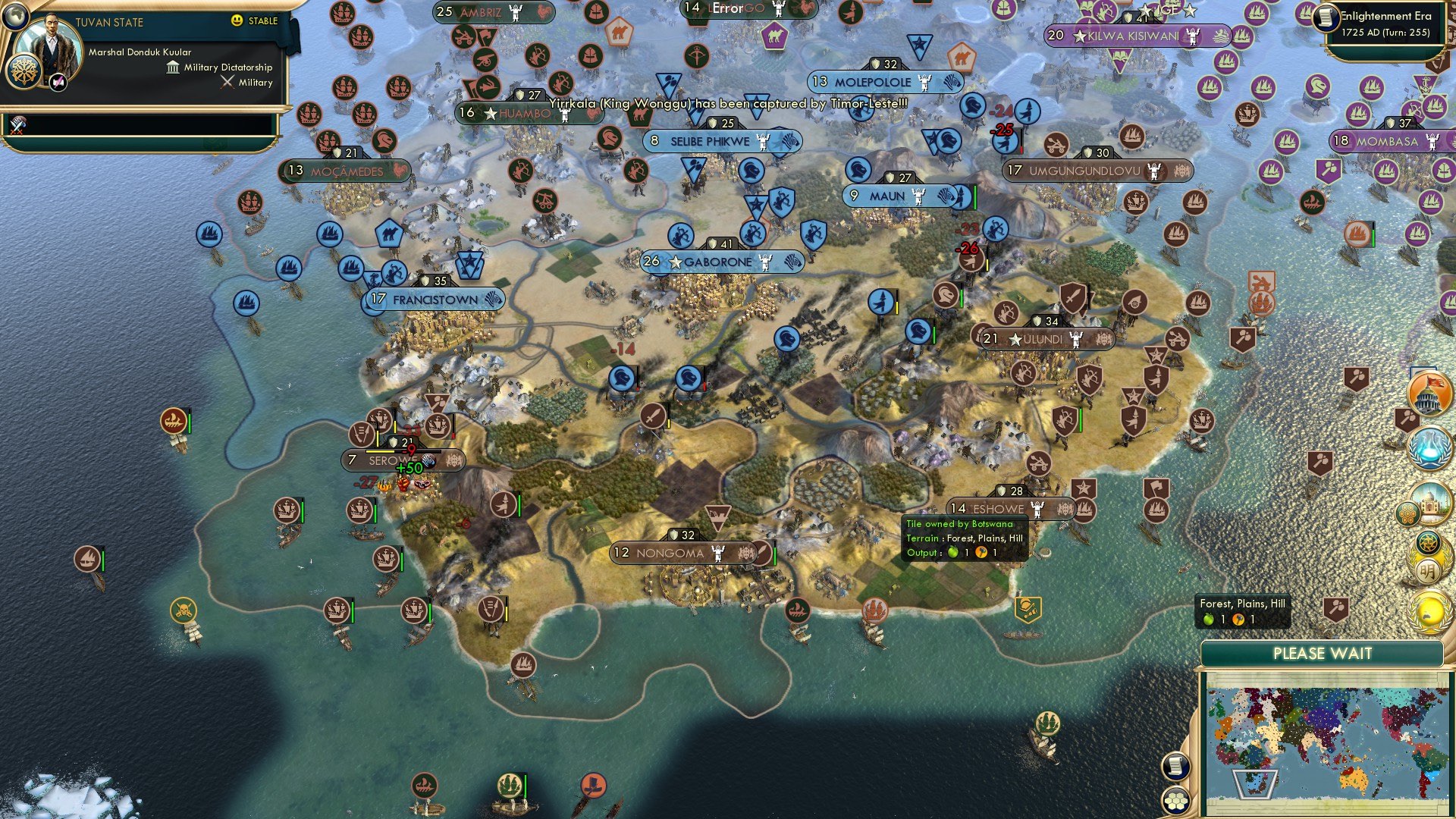Toggle strategic view with the hexagon icon near the minimap
The width and height of the screenshot is (1456, 819).
(x=1176, y=801)
